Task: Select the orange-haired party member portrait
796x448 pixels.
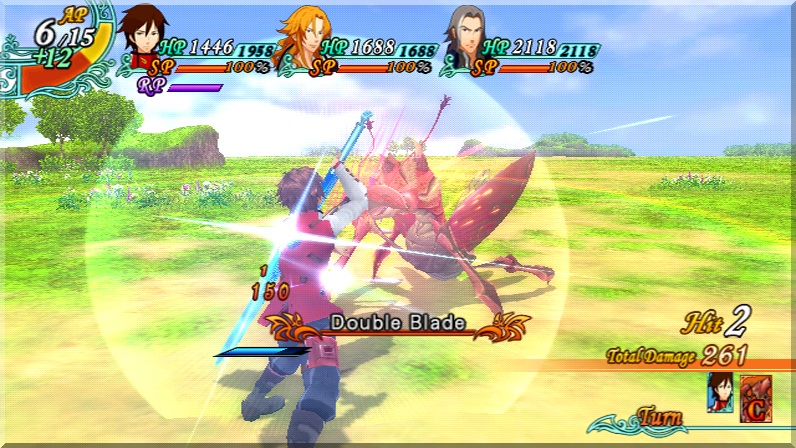Action: (301, 39)
